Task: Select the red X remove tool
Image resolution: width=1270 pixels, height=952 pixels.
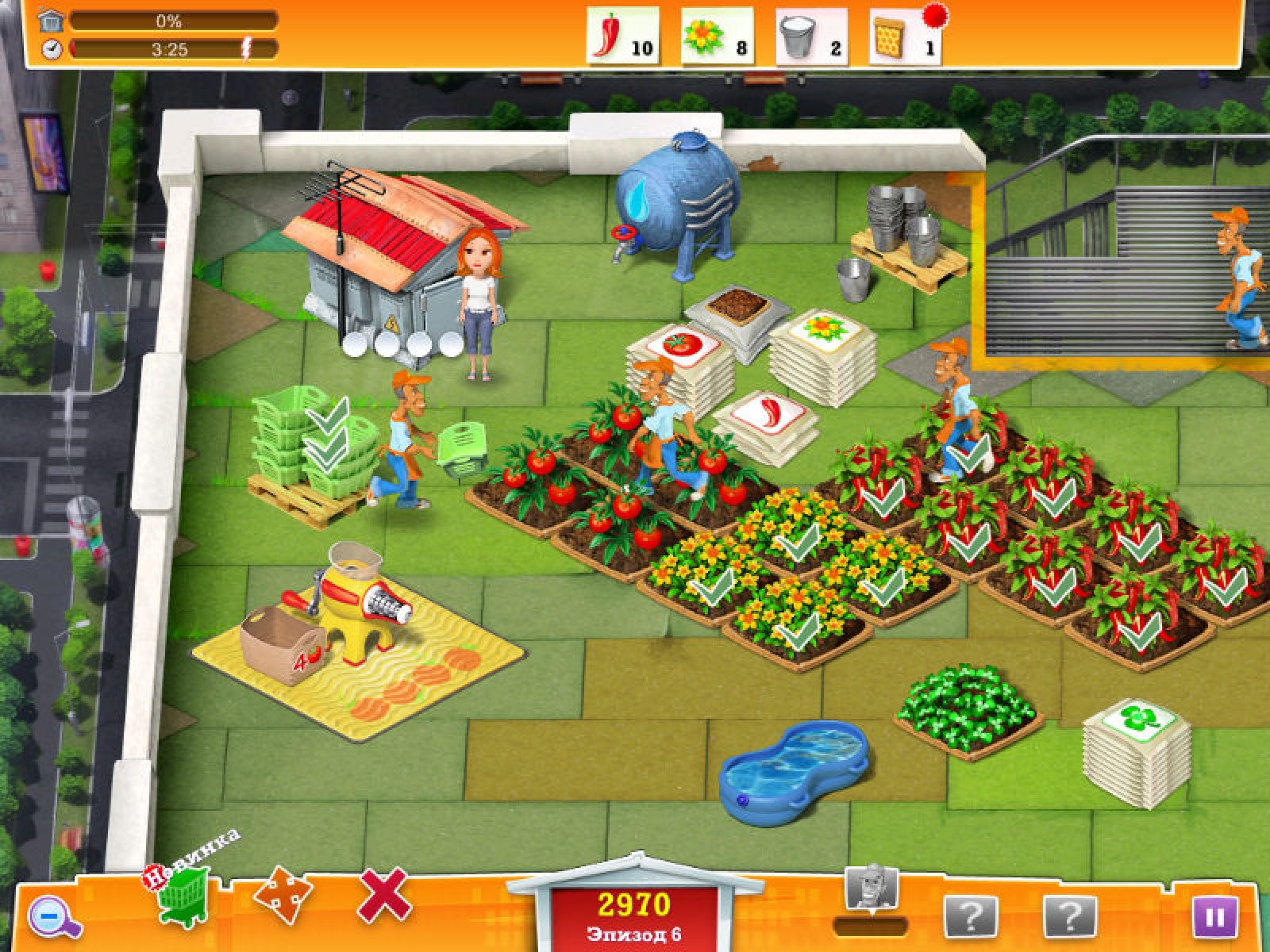Action: [385, 896]
